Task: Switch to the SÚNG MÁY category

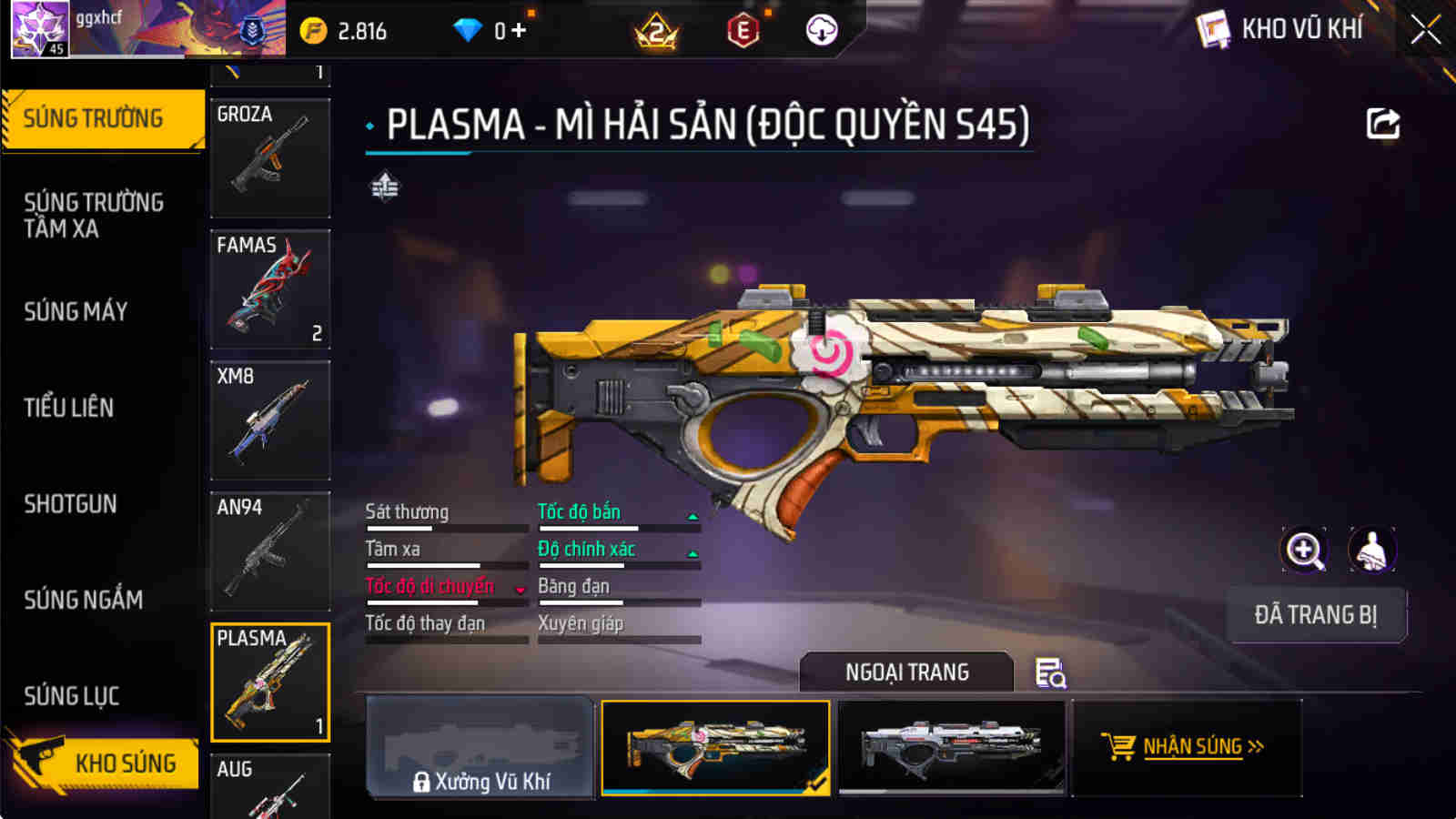Action: 76,312
